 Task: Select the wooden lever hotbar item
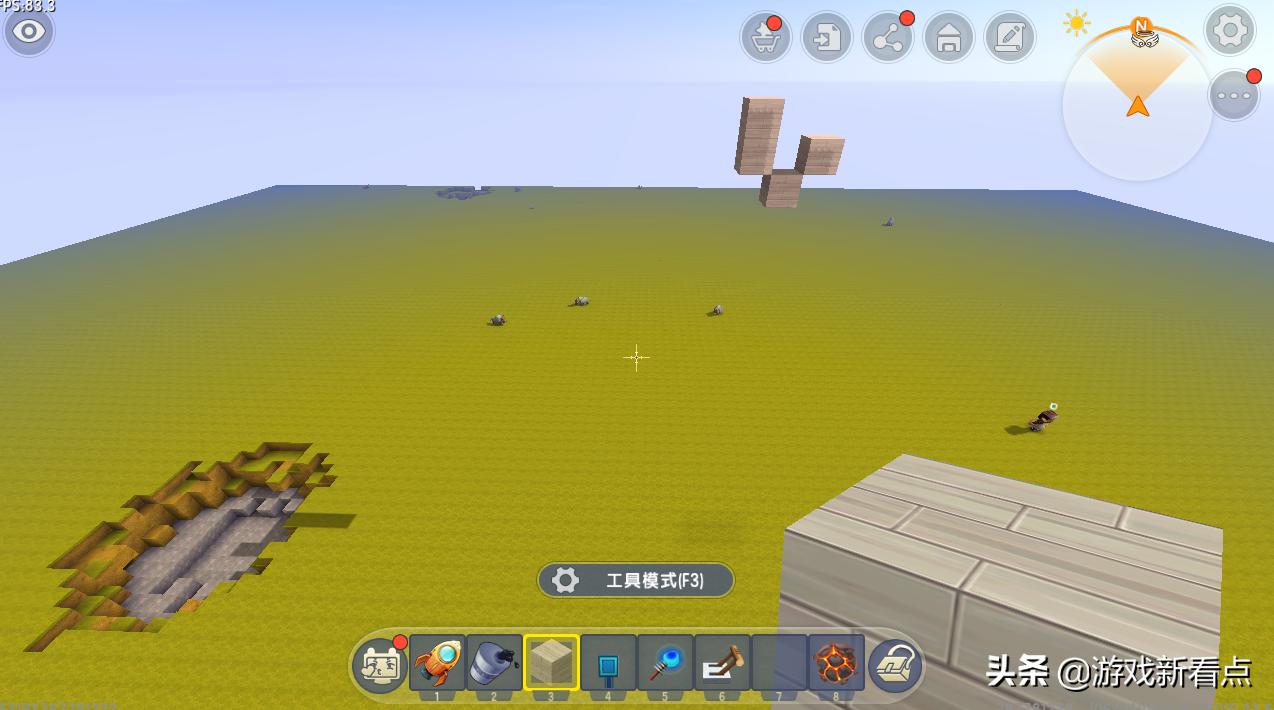click(x=722, y=662)
